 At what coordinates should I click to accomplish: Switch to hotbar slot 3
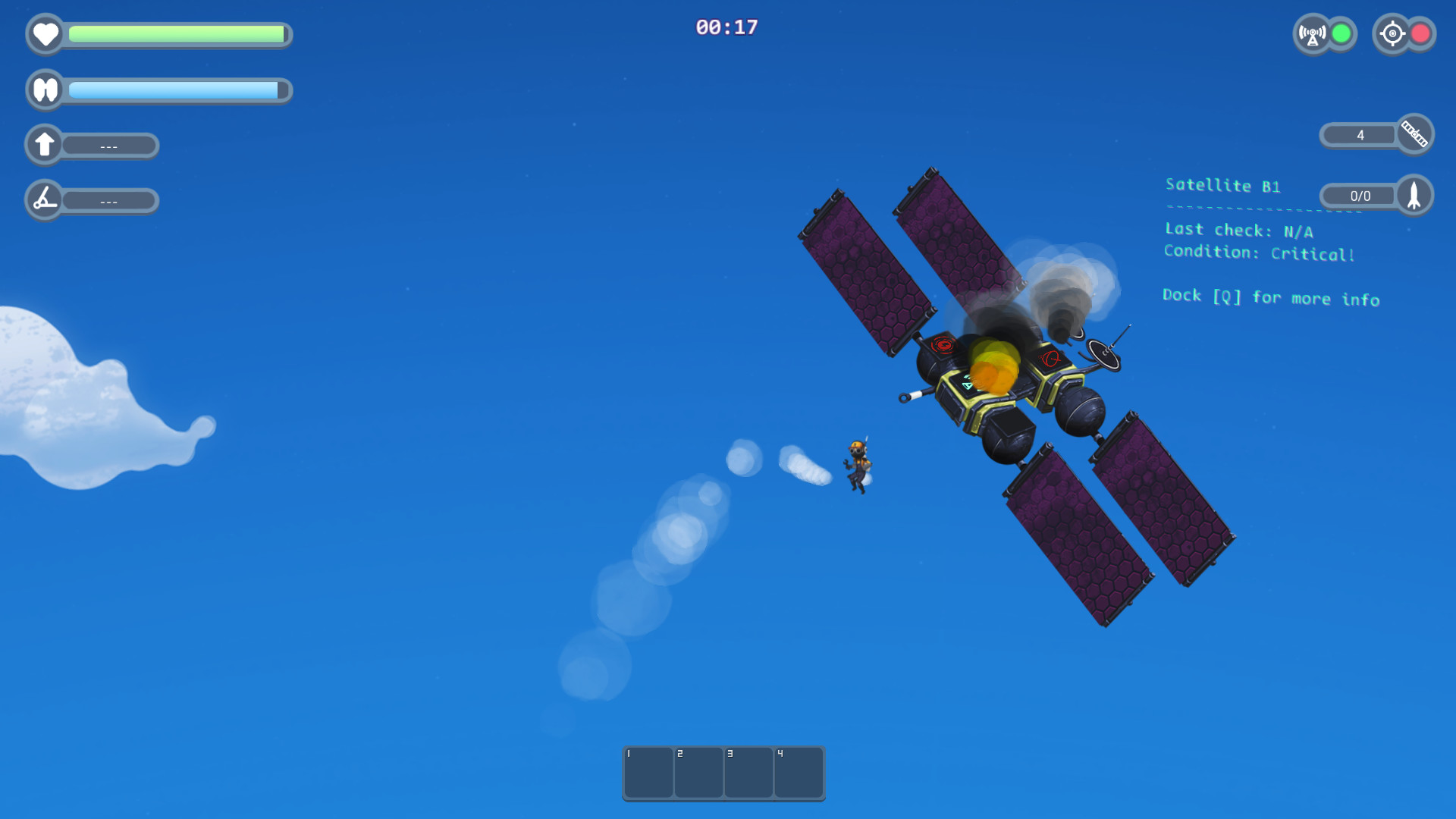(748, 773)
